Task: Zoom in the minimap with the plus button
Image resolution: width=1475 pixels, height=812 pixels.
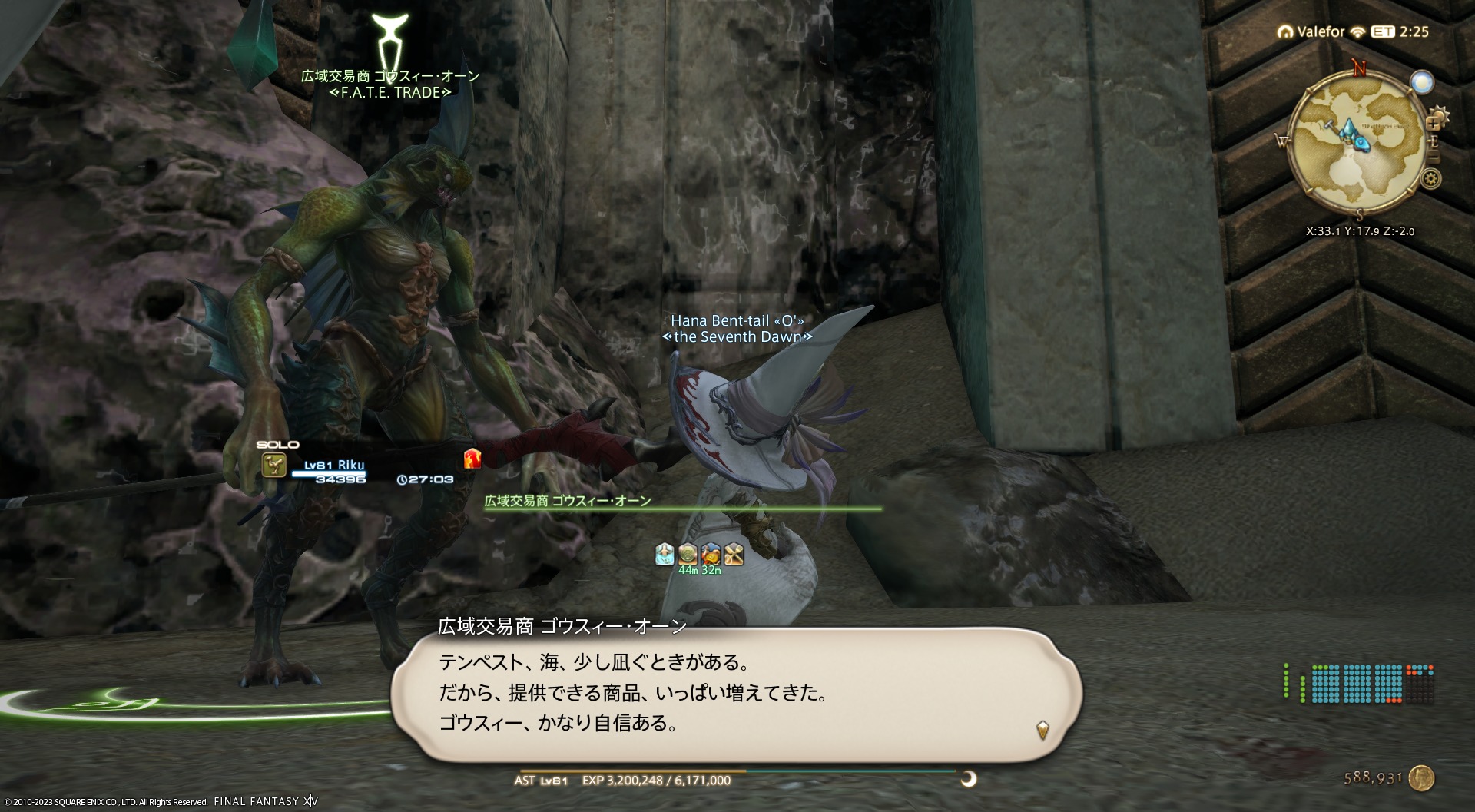Action: coord(1433,123)
